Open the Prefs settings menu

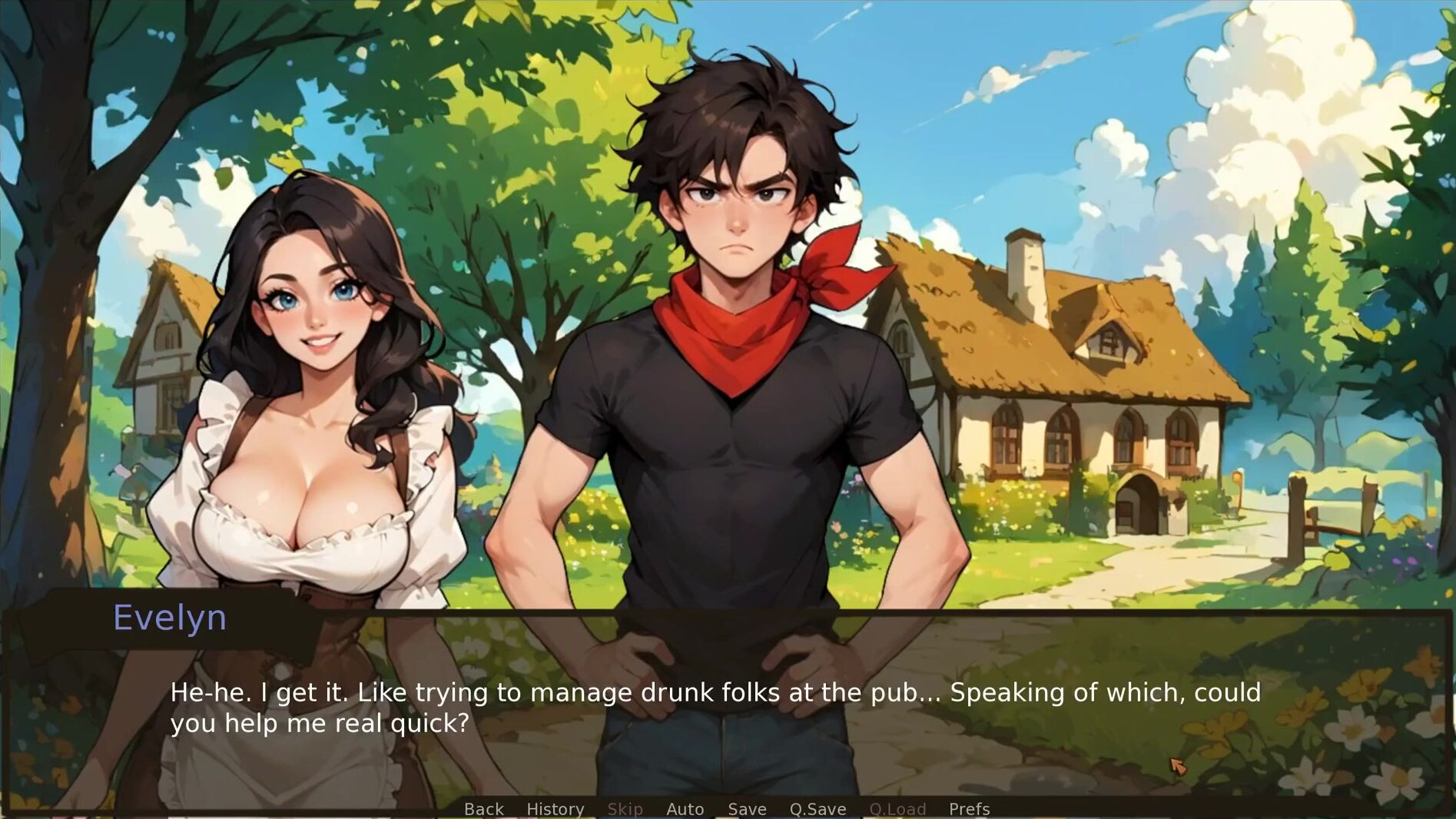click(x=969, y=809)
